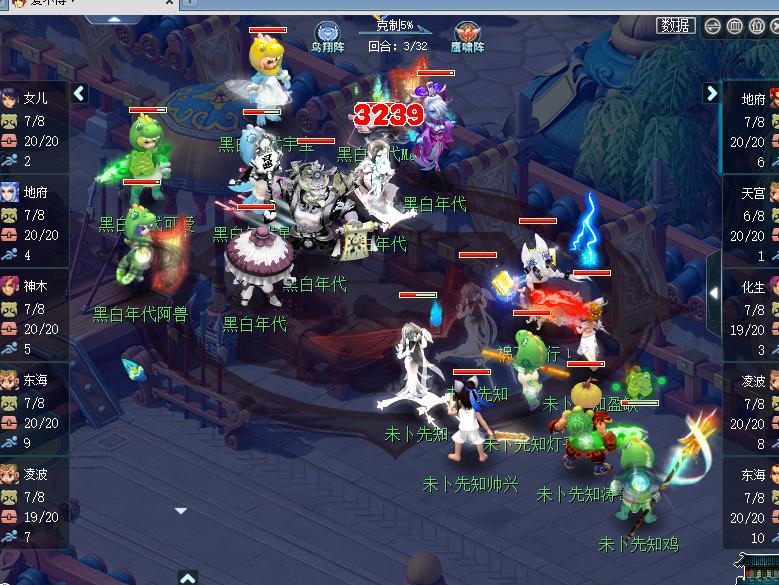Open the 数据 battle data panel

tap(675, 26)
